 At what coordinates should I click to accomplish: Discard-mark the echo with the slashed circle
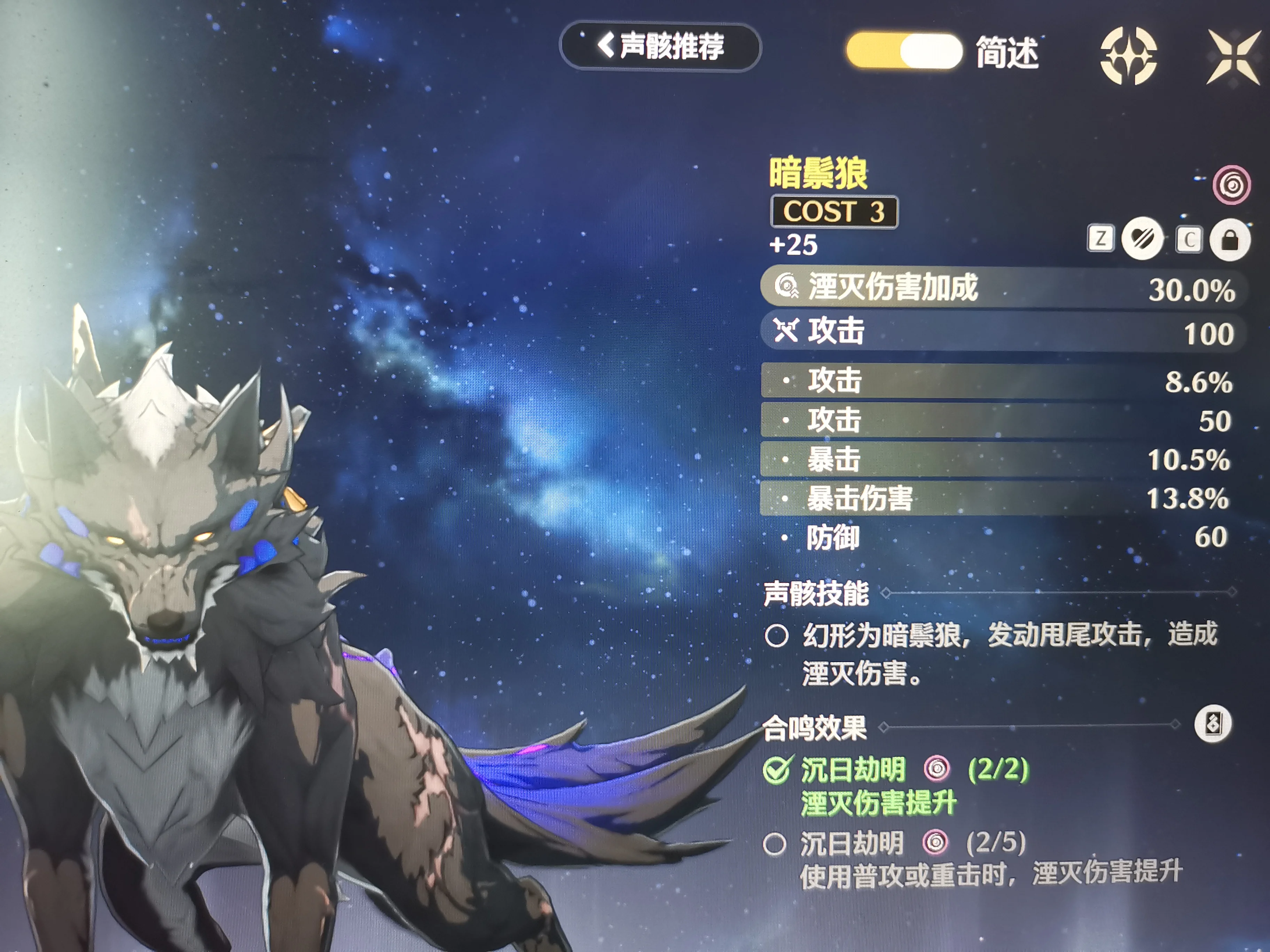click(1142, 239)
